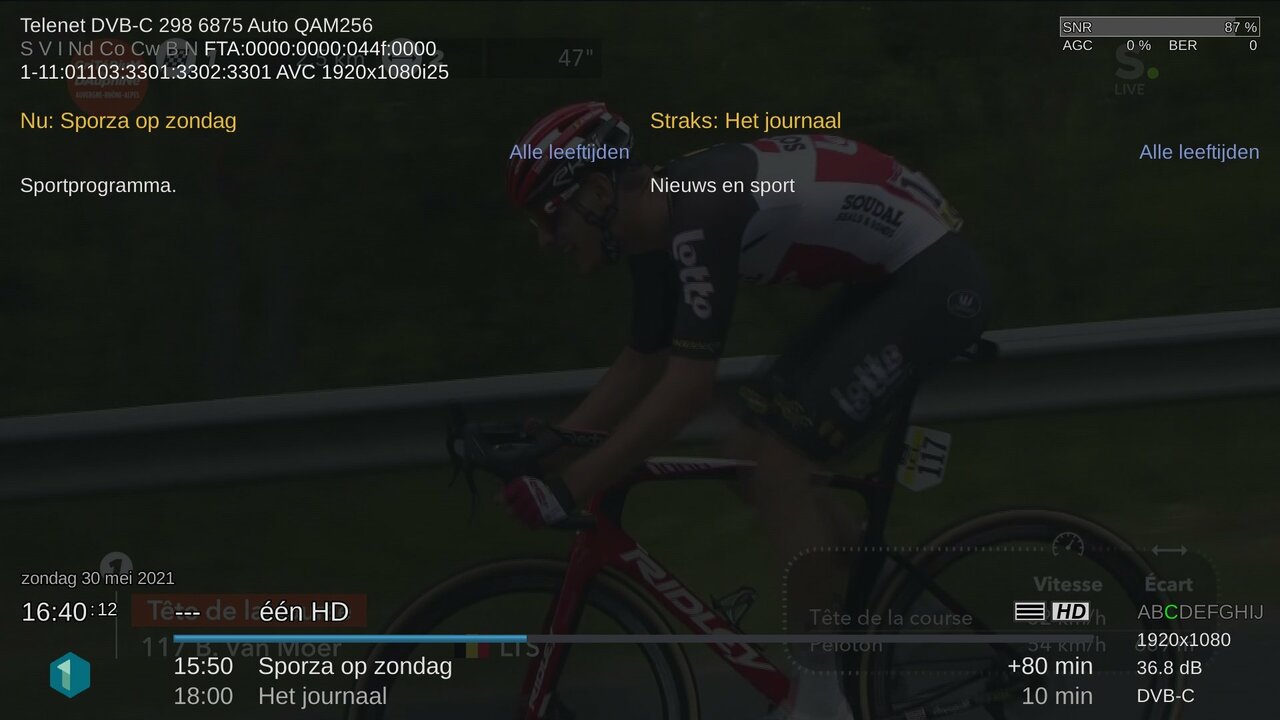The image size is (1280, 720).
Task: Click the programme progress bar
Action: pyautogui.click(x=632, y=638)
